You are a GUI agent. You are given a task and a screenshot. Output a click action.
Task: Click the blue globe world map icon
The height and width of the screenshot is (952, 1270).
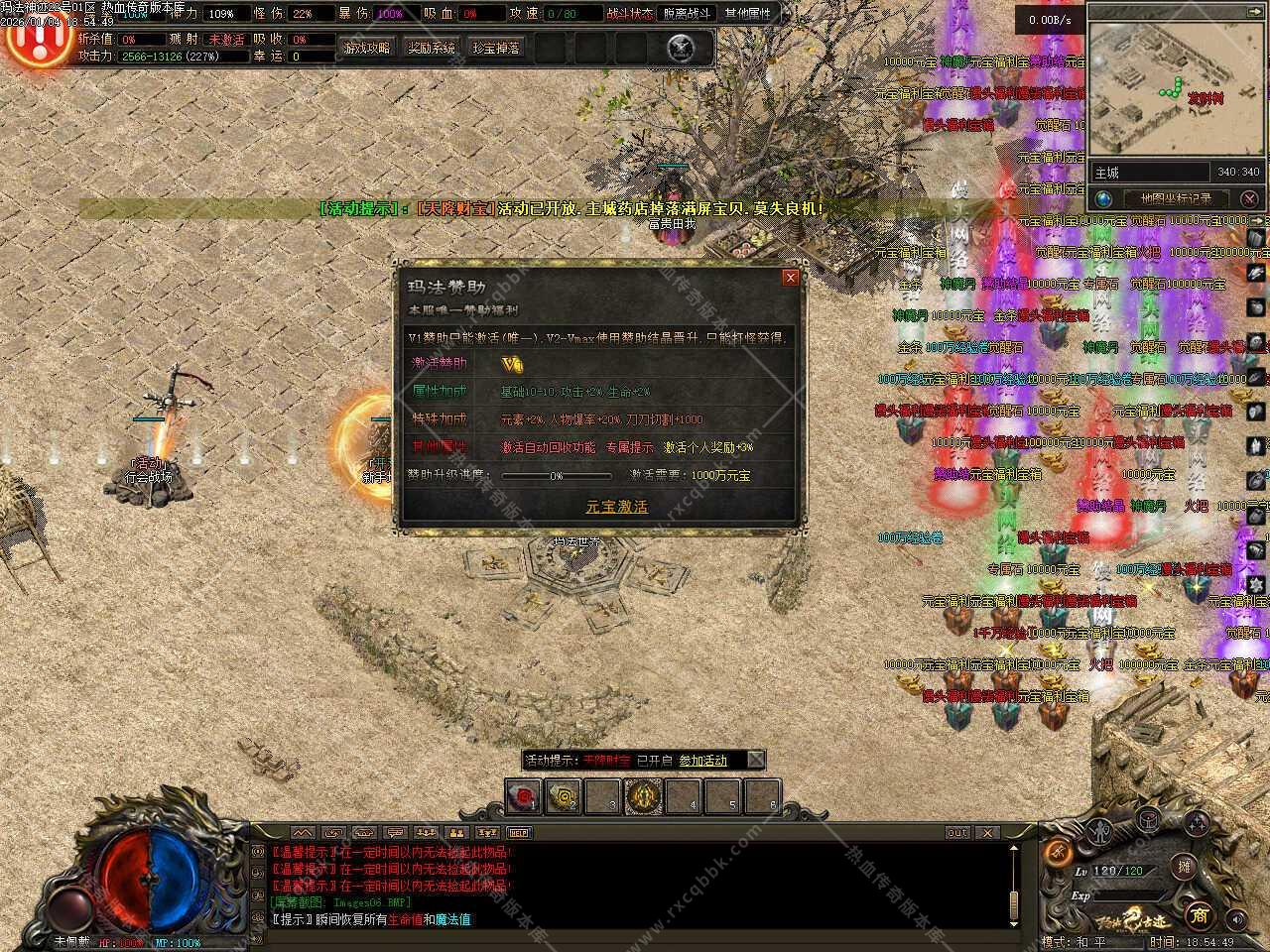[x=1103, y=198]
